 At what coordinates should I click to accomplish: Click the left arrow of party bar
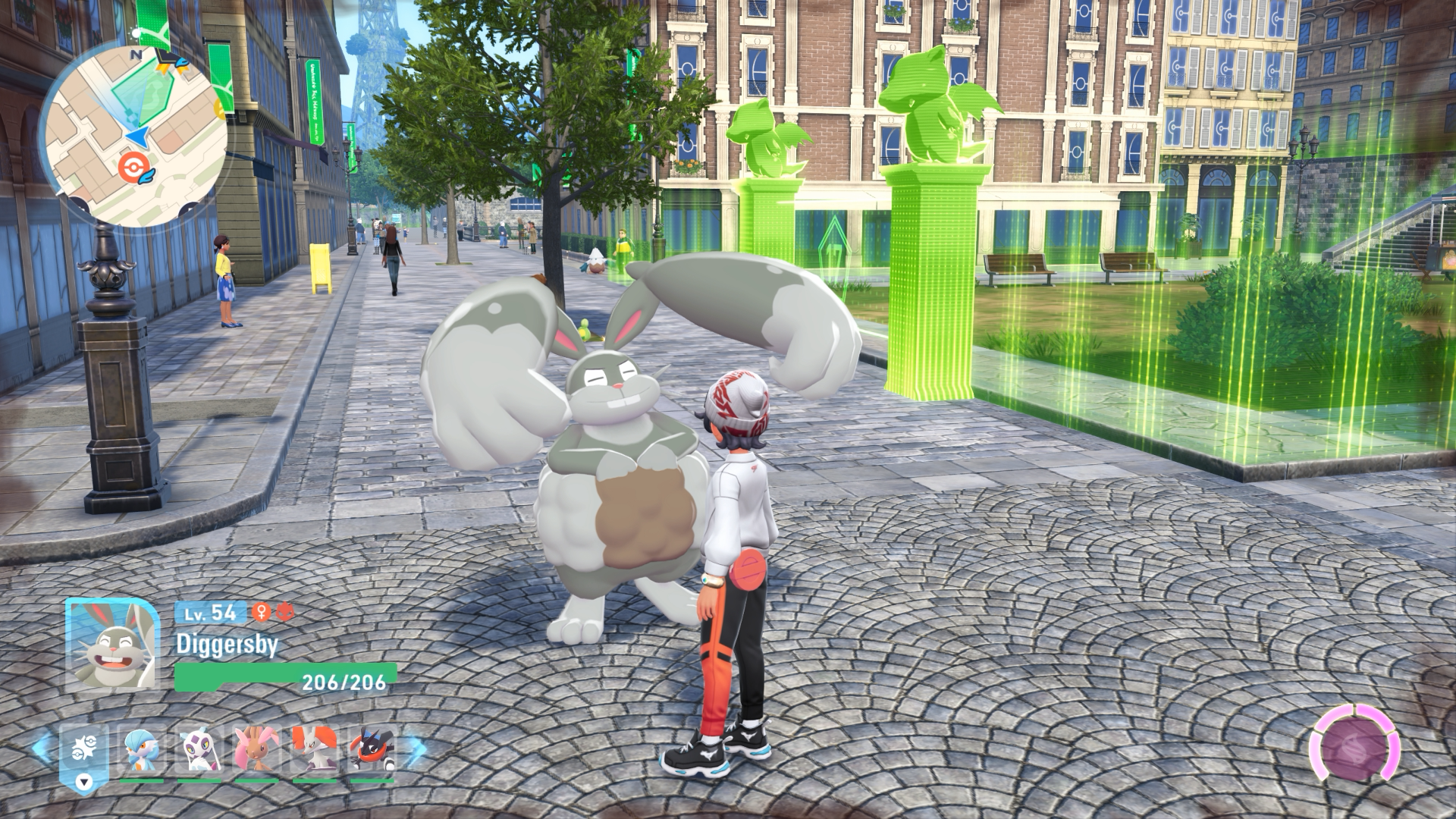point(42,750)
